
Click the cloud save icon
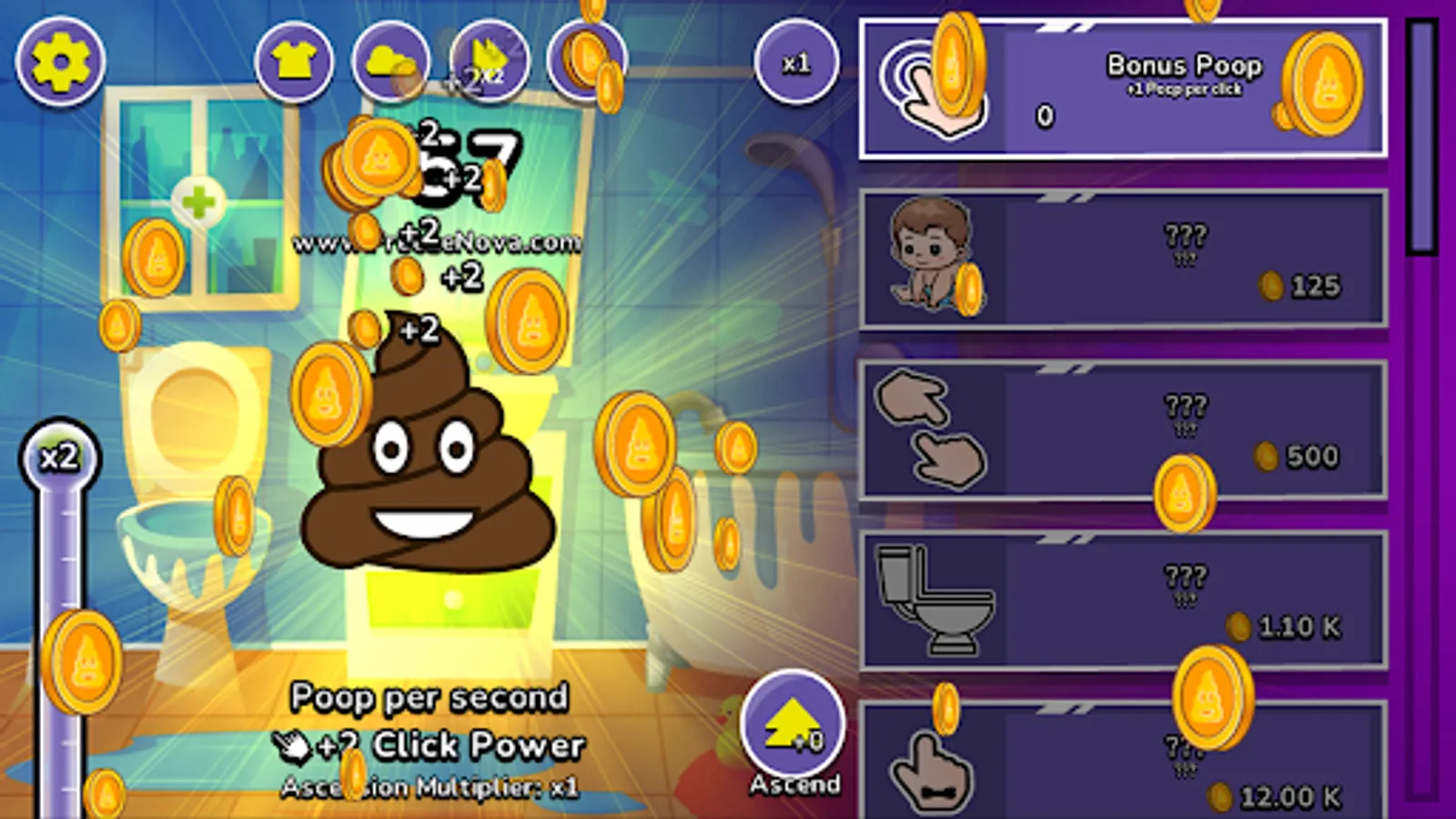[389, 62]
